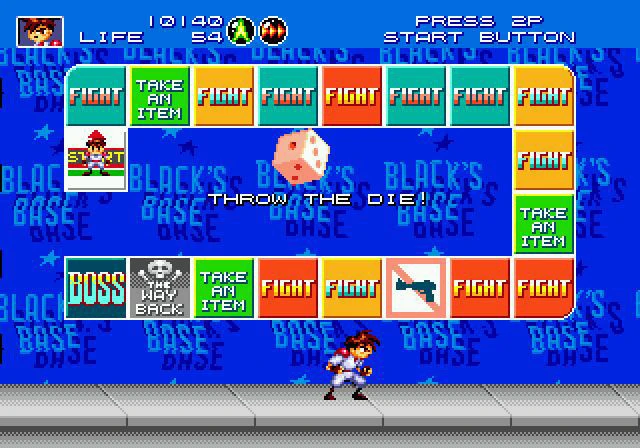Click the player character portrait
This screenshot has height=448, width=640.
click(40, 30)
